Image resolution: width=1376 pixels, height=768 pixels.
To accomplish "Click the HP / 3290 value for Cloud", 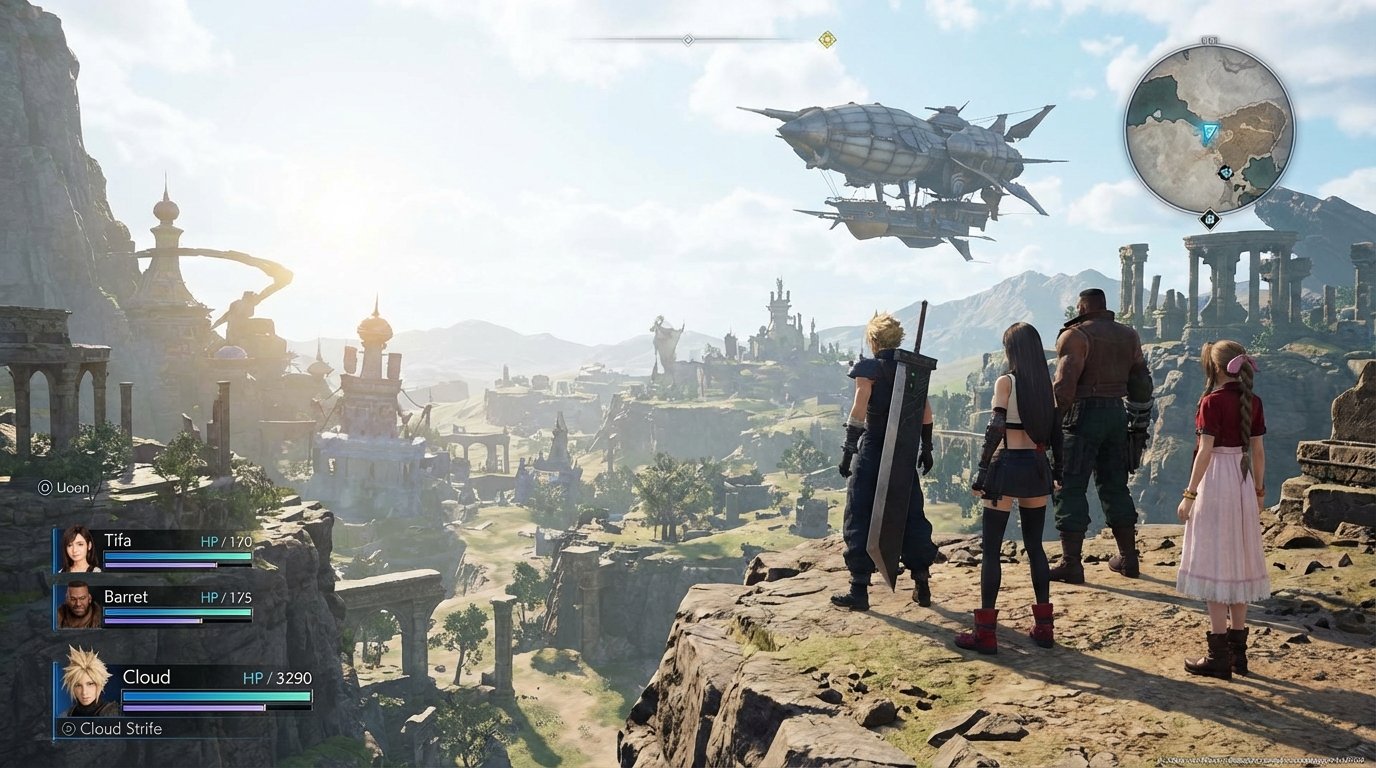I will pyautogui.click(x=279, y=677).
